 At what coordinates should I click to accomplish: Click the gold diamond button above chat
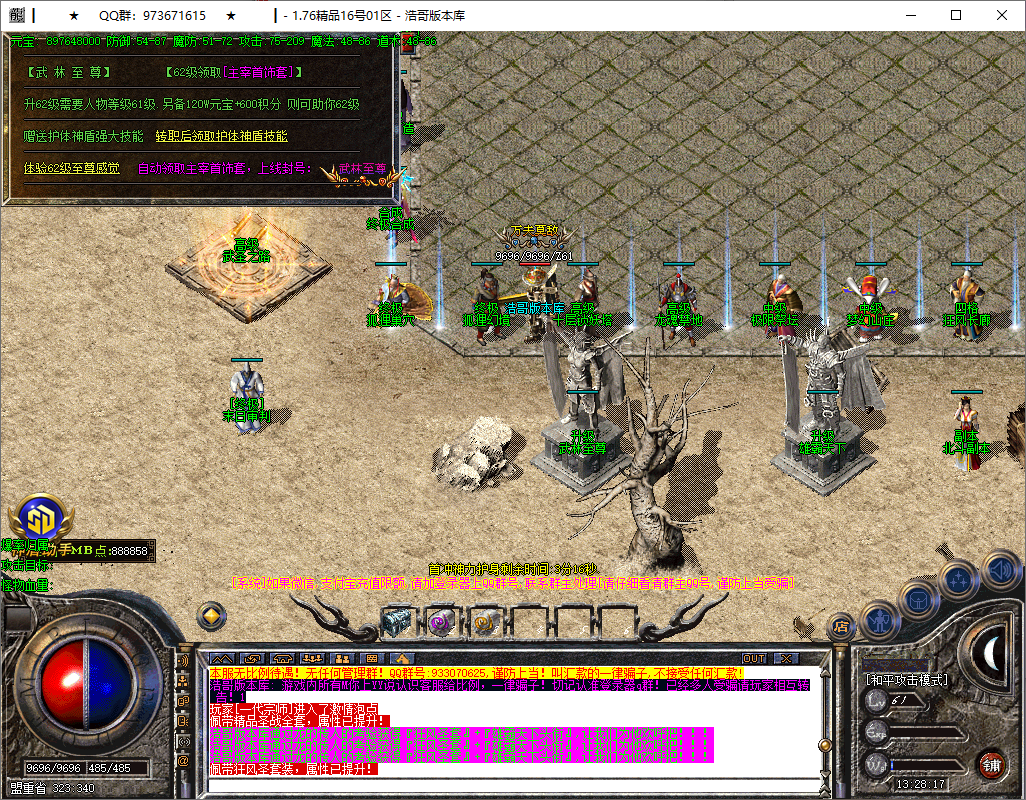click(210, 615)
